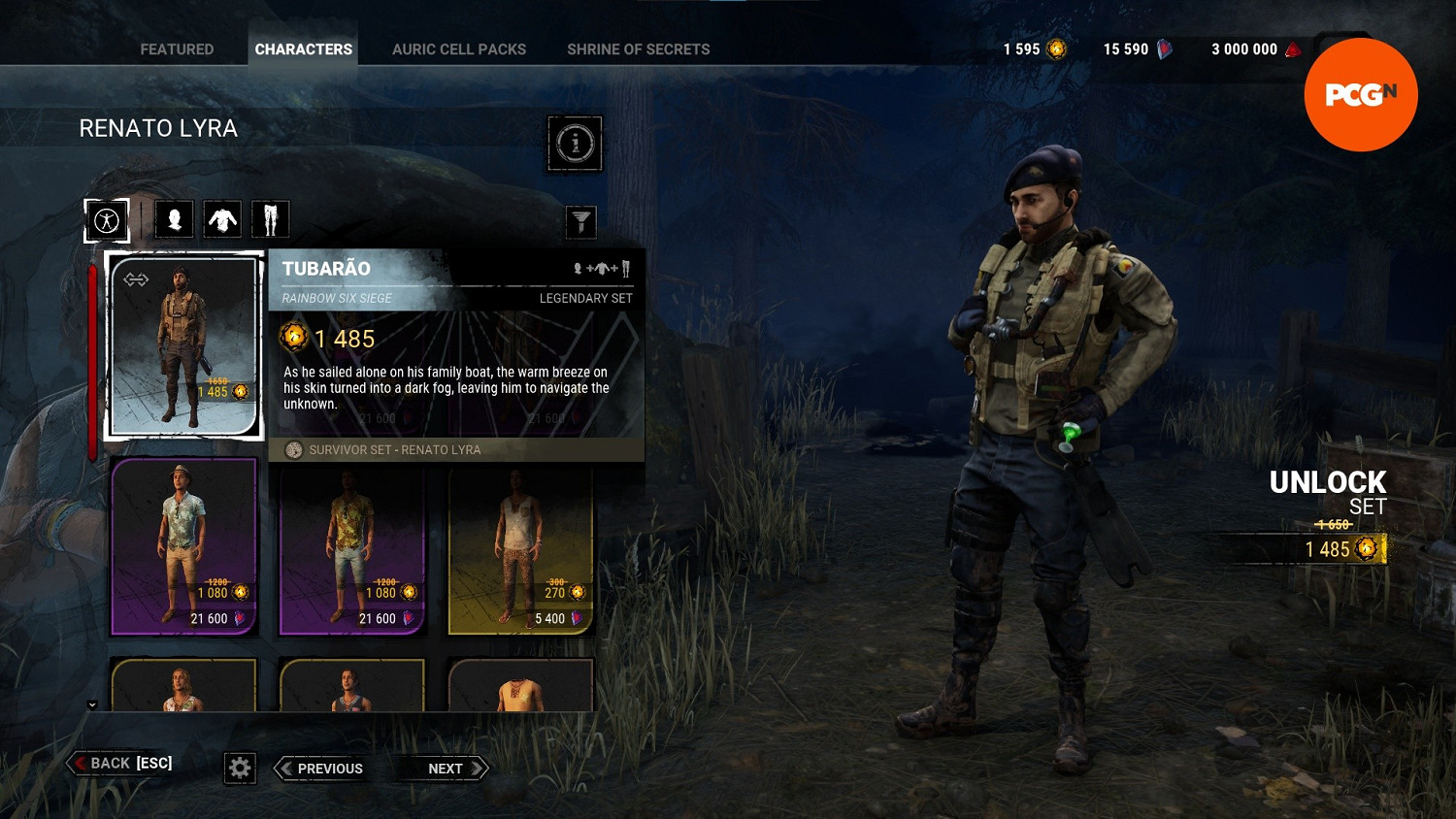
Task: Click the PCGN logo overlay
Action: (x=1360, y=95)
